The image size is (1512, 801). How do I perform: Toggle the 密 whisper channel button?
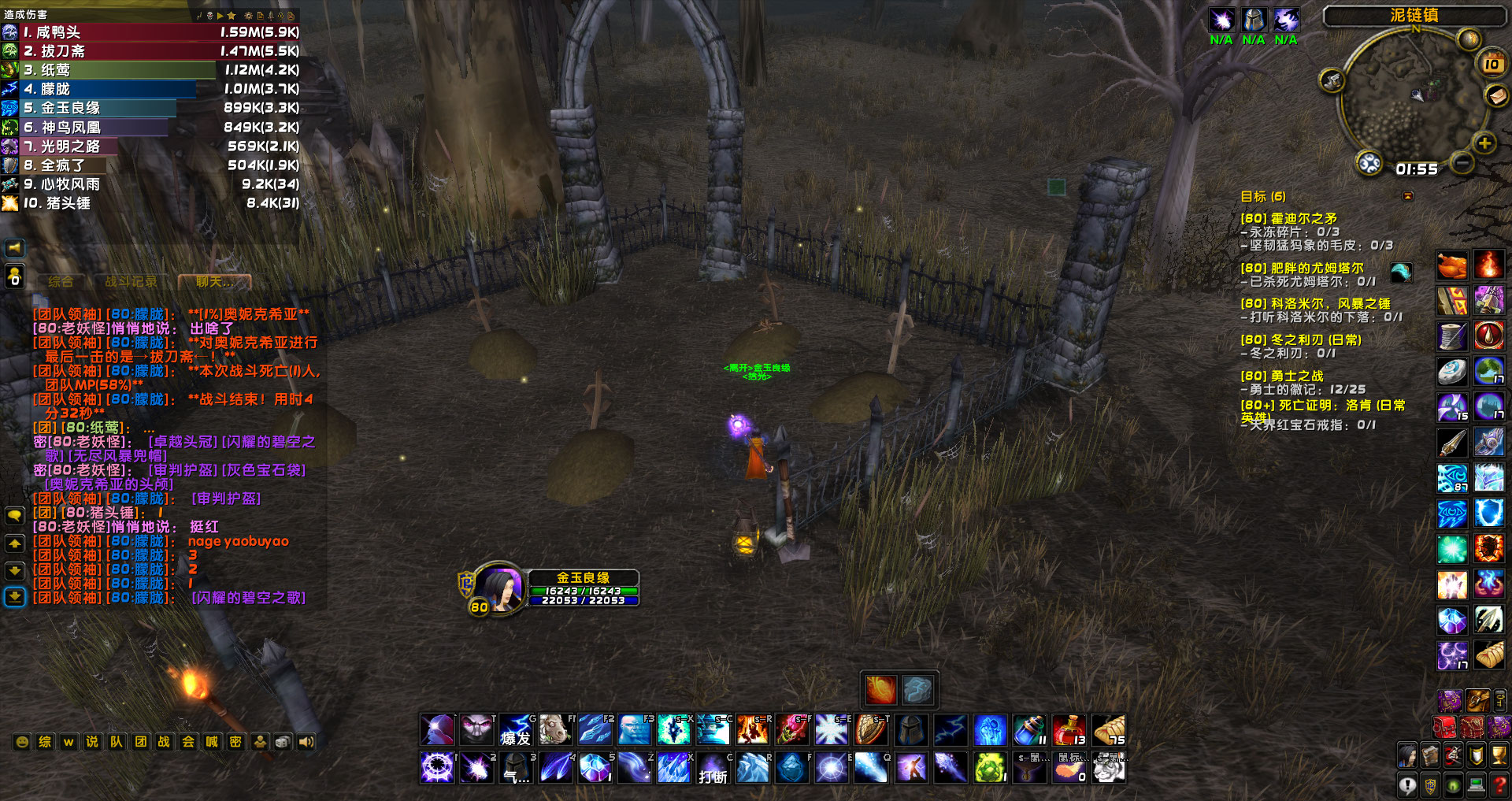pyautogui.click(x=236, y=741)
